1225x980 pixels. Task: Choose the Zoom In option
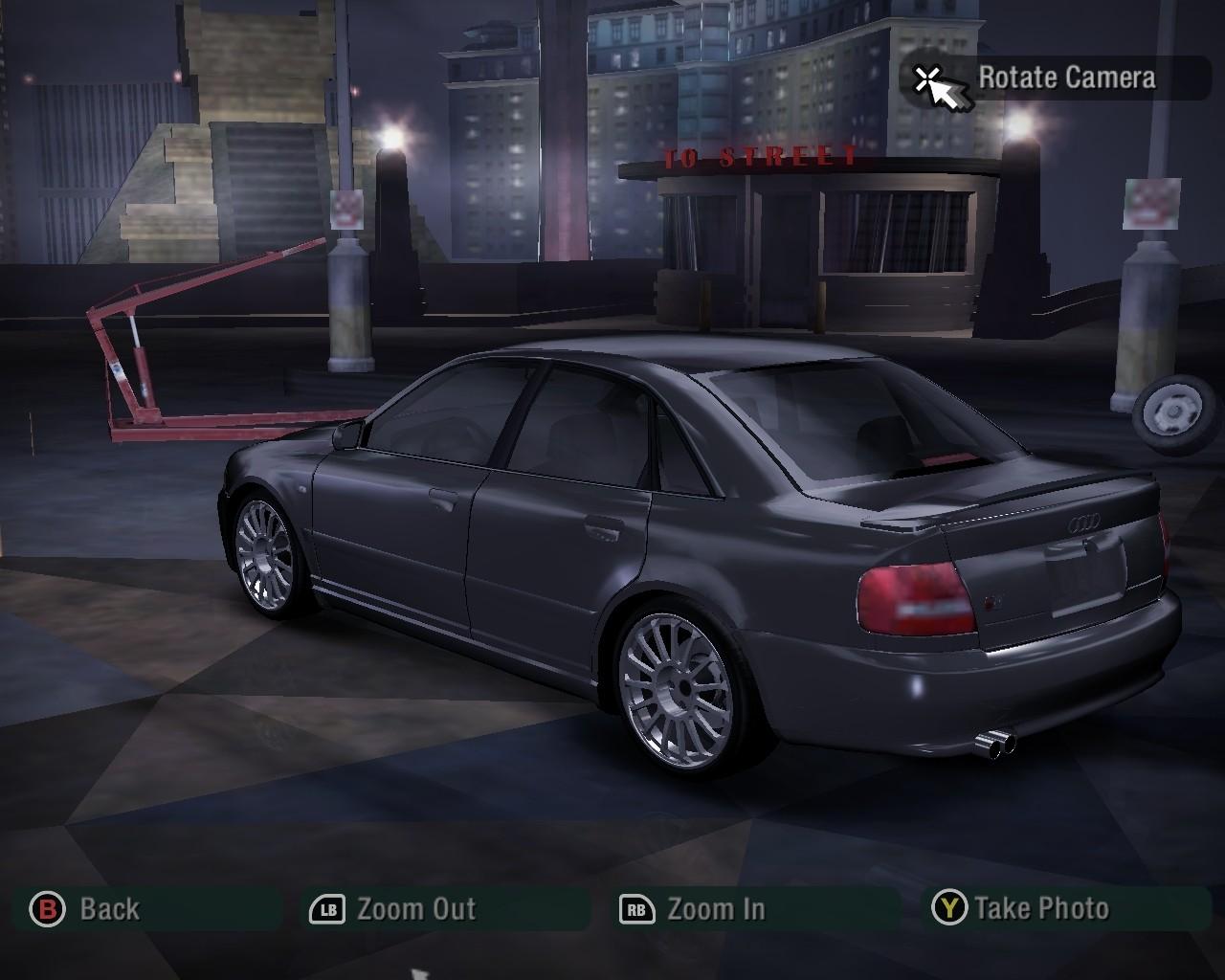coord(695,908)
